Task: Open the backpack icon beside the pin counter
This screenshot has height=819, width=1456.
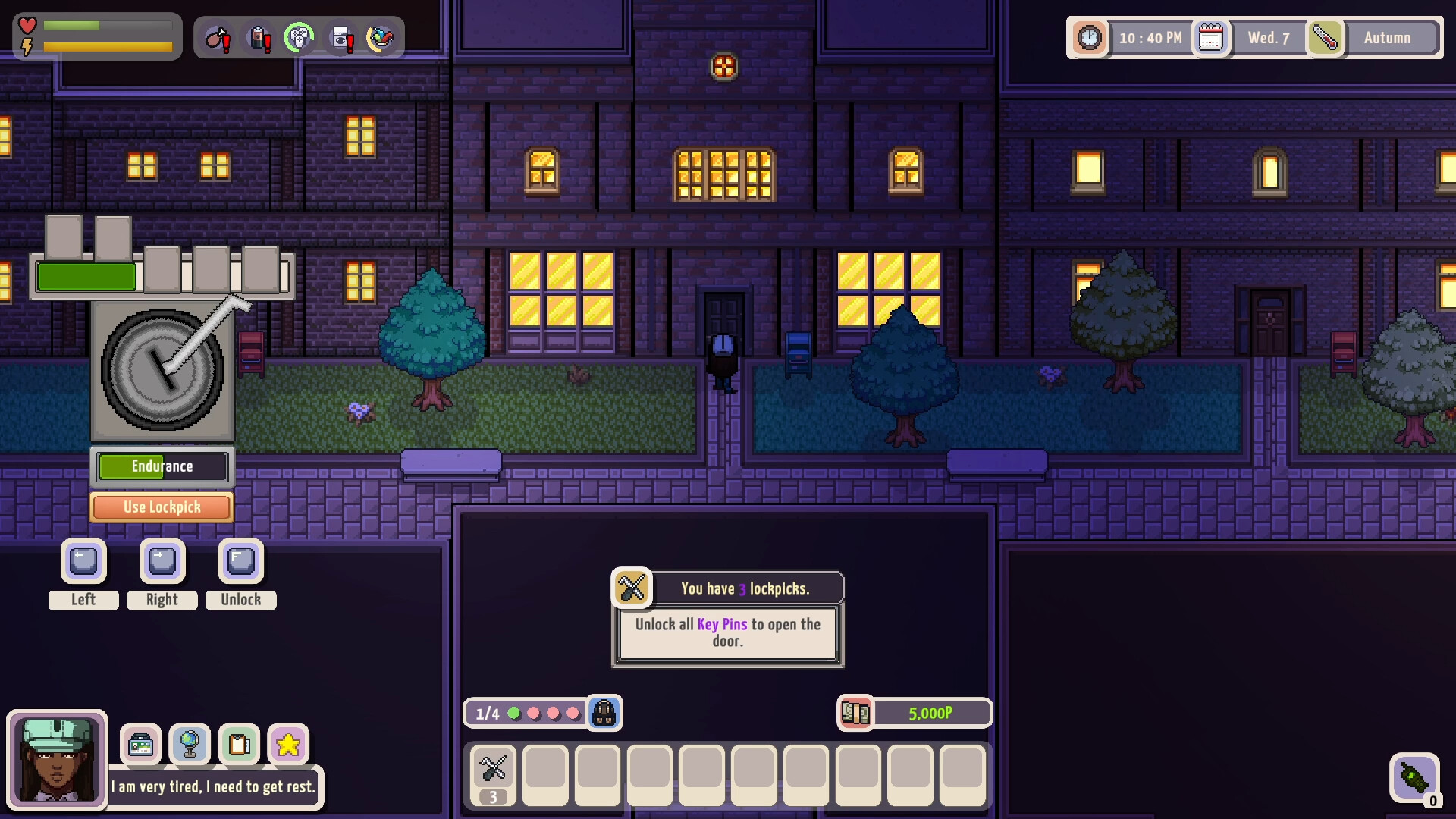Action: coord(603,713)
